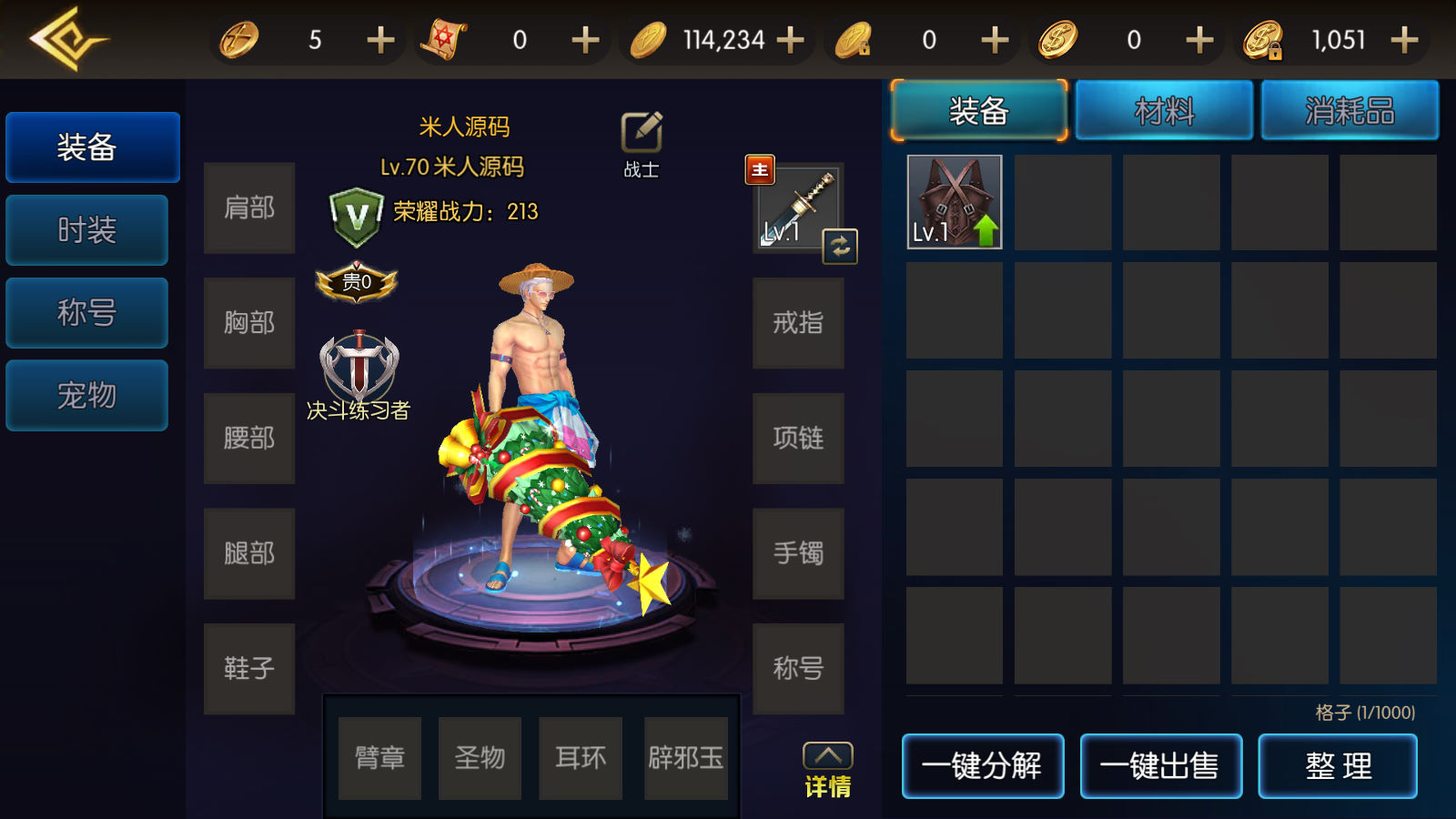The image size is (1456, 819).
Task: Select the Lv.1 leather armor in inventory
Action: pos(955,202)
